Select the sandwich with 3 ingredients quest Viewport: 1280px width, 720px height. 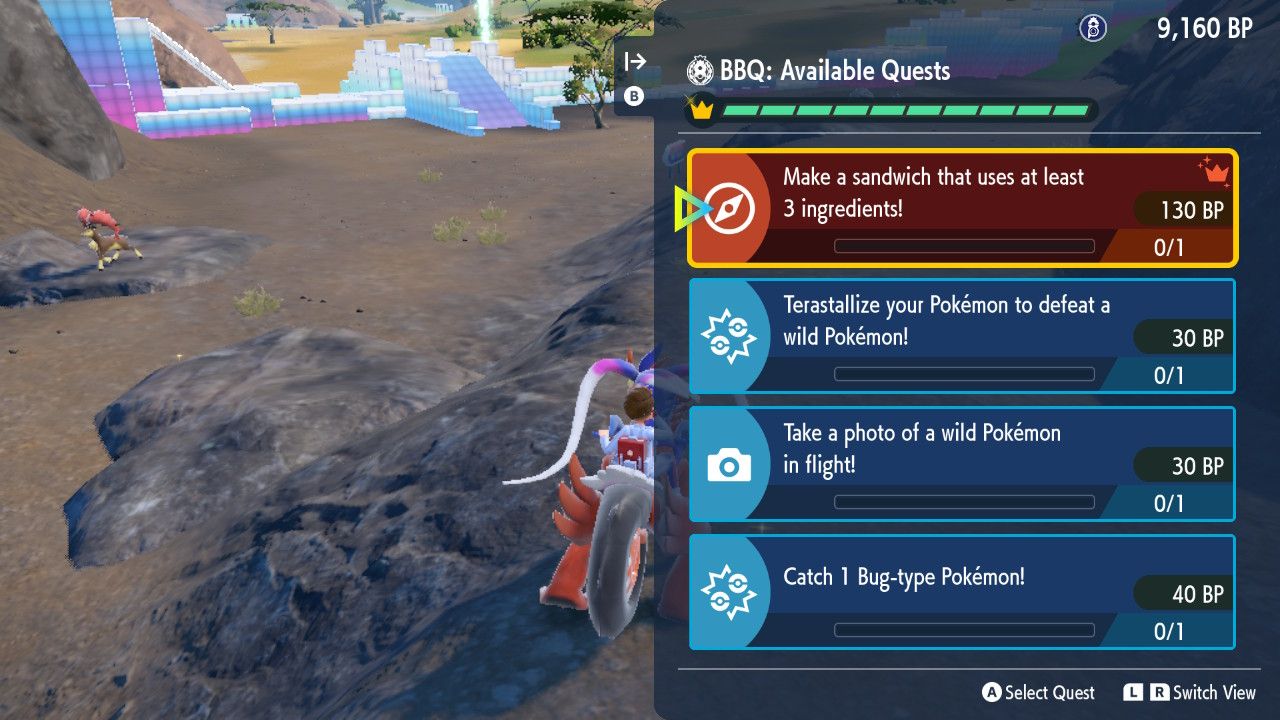(962, 208)
